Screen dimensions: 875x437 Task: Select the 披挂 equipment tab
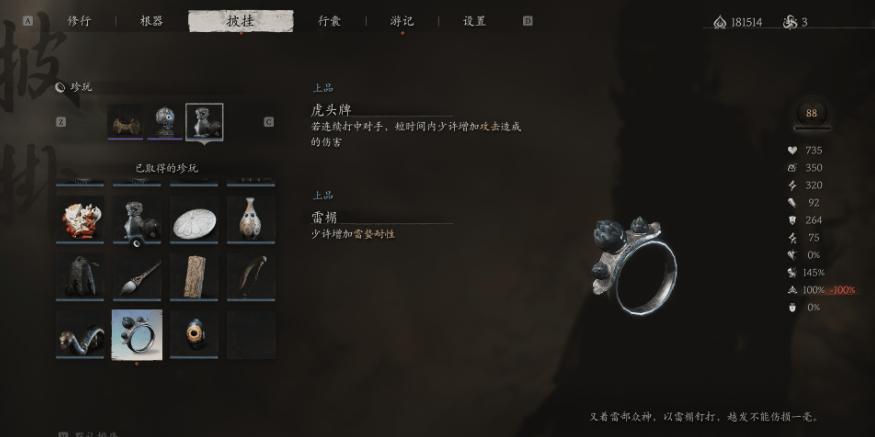(x=240, y=21)
